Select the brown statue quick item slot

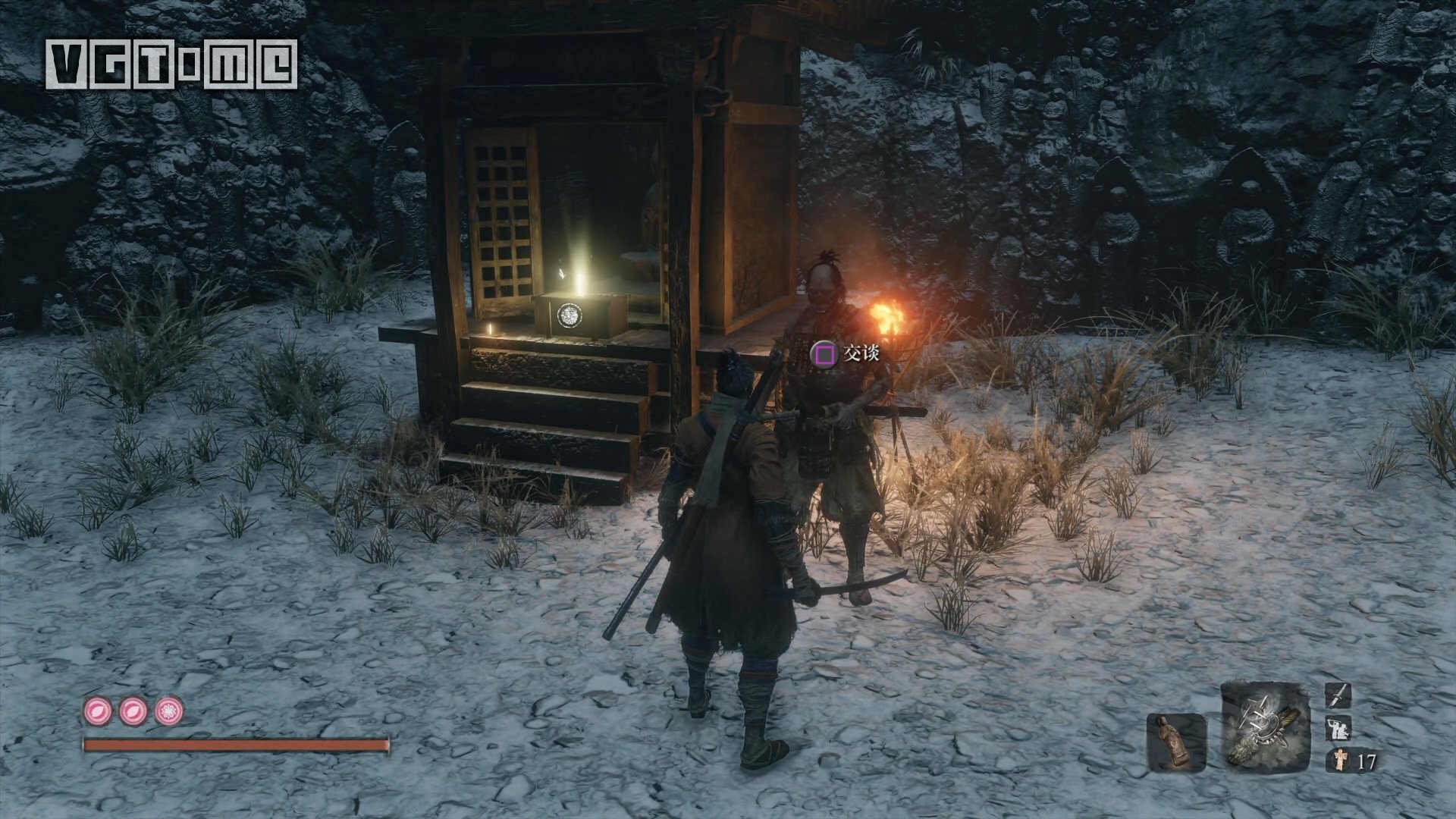pos(1176,742)
